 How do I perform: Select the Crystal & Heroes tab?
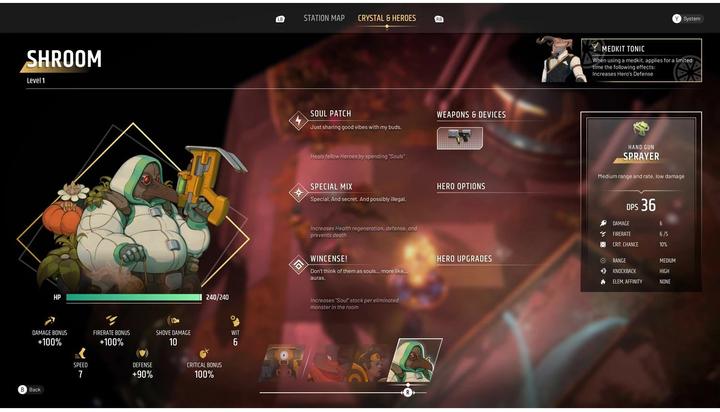pos(387,18)
